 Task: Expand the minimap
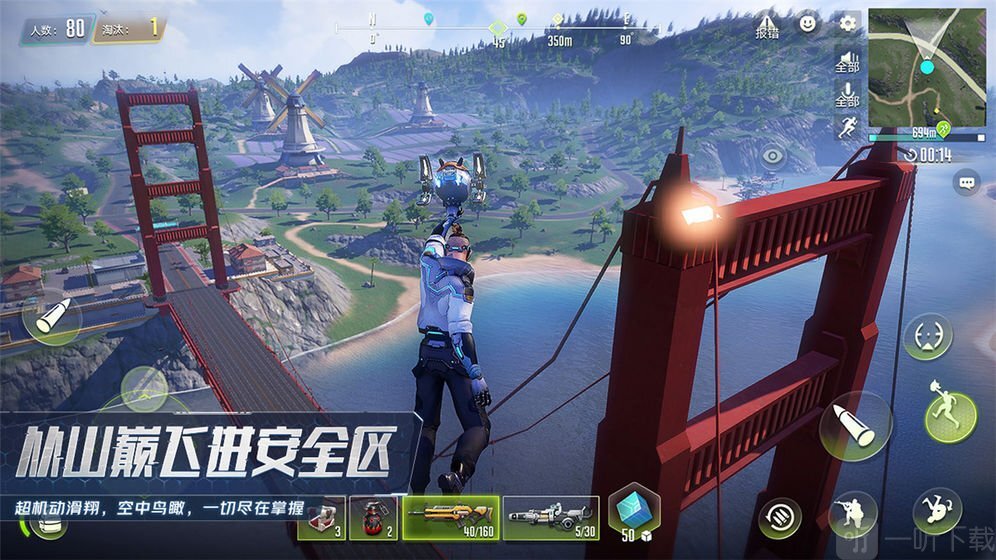point(927,67)
